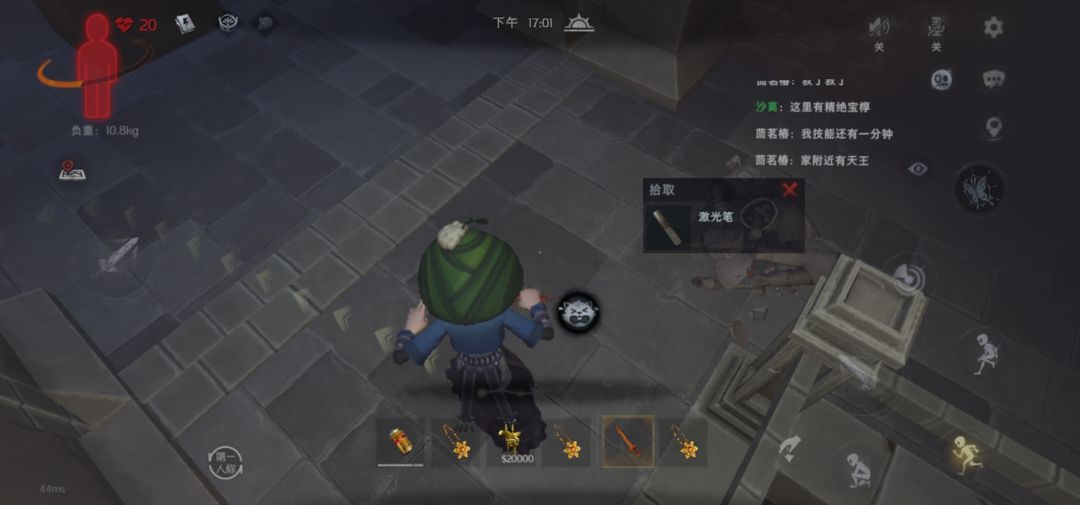This screenshot has height=505, width=1080.
Task: Open the chat speech bubble icon
Action: pyautogui.click(x=993, y=79)
